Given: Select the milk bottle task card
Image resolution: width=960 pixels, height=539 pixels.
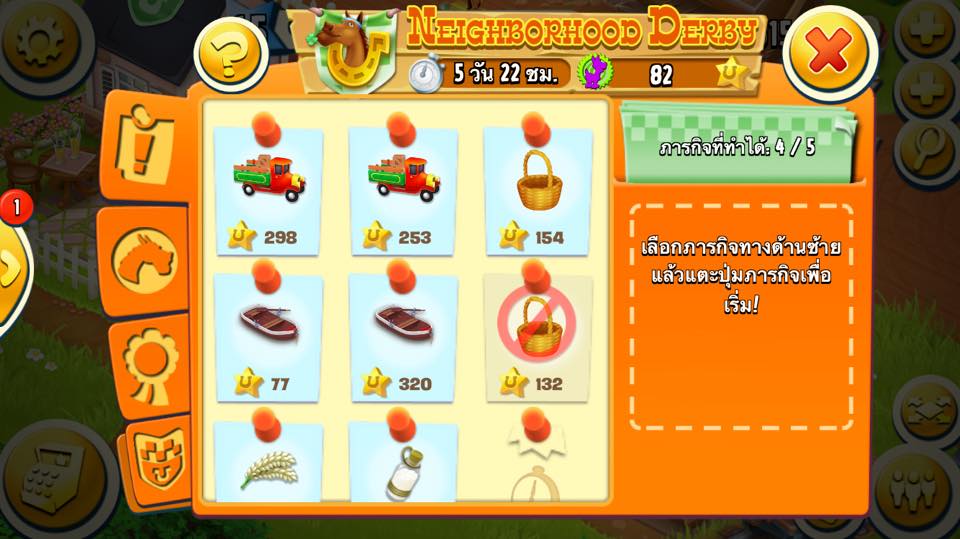Looking at the screenshot, I should coord(403,463).
